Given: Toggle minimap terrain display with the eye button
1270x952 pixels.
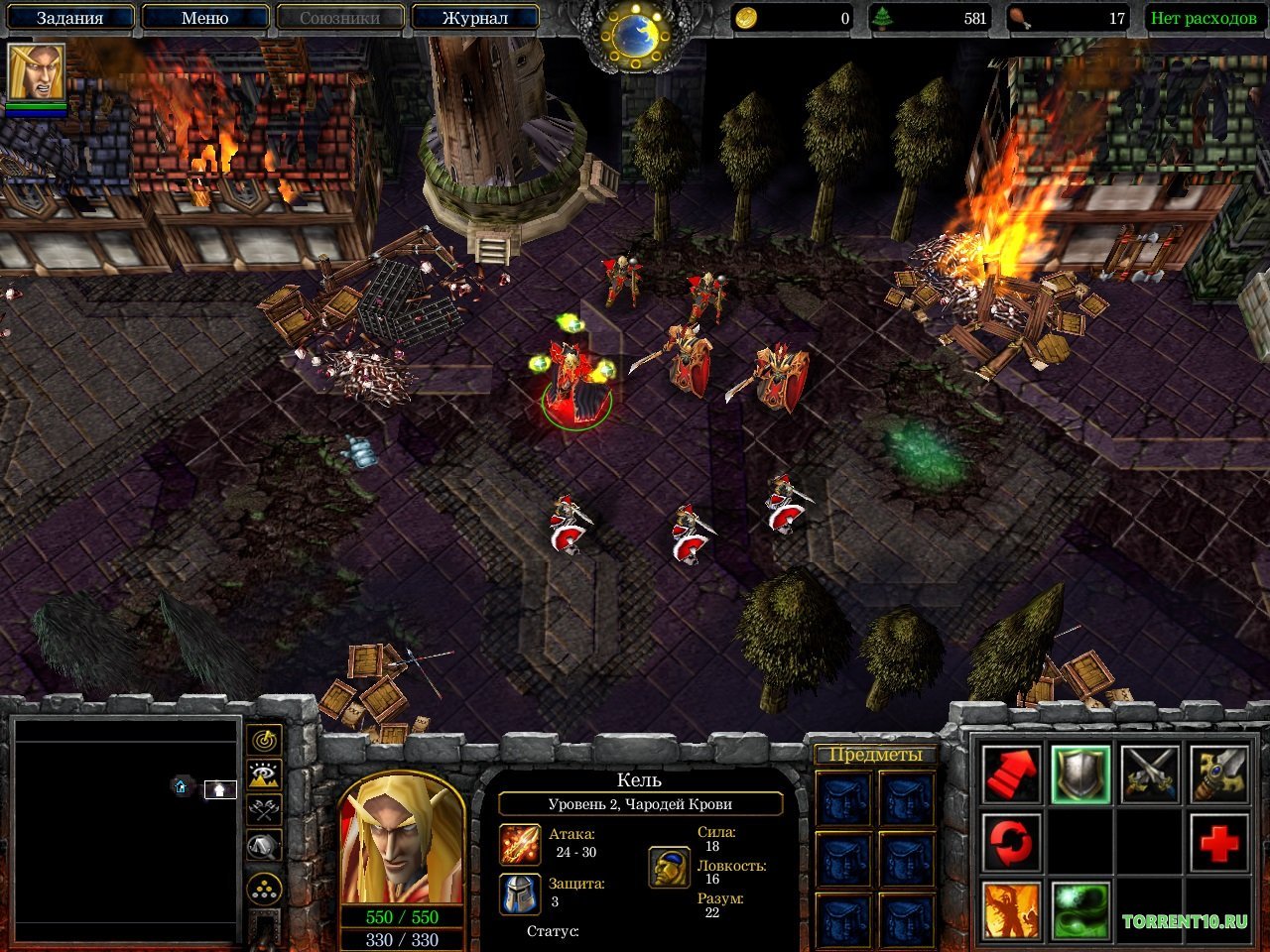Looking at the screenshot, I should tap(264, 775).
